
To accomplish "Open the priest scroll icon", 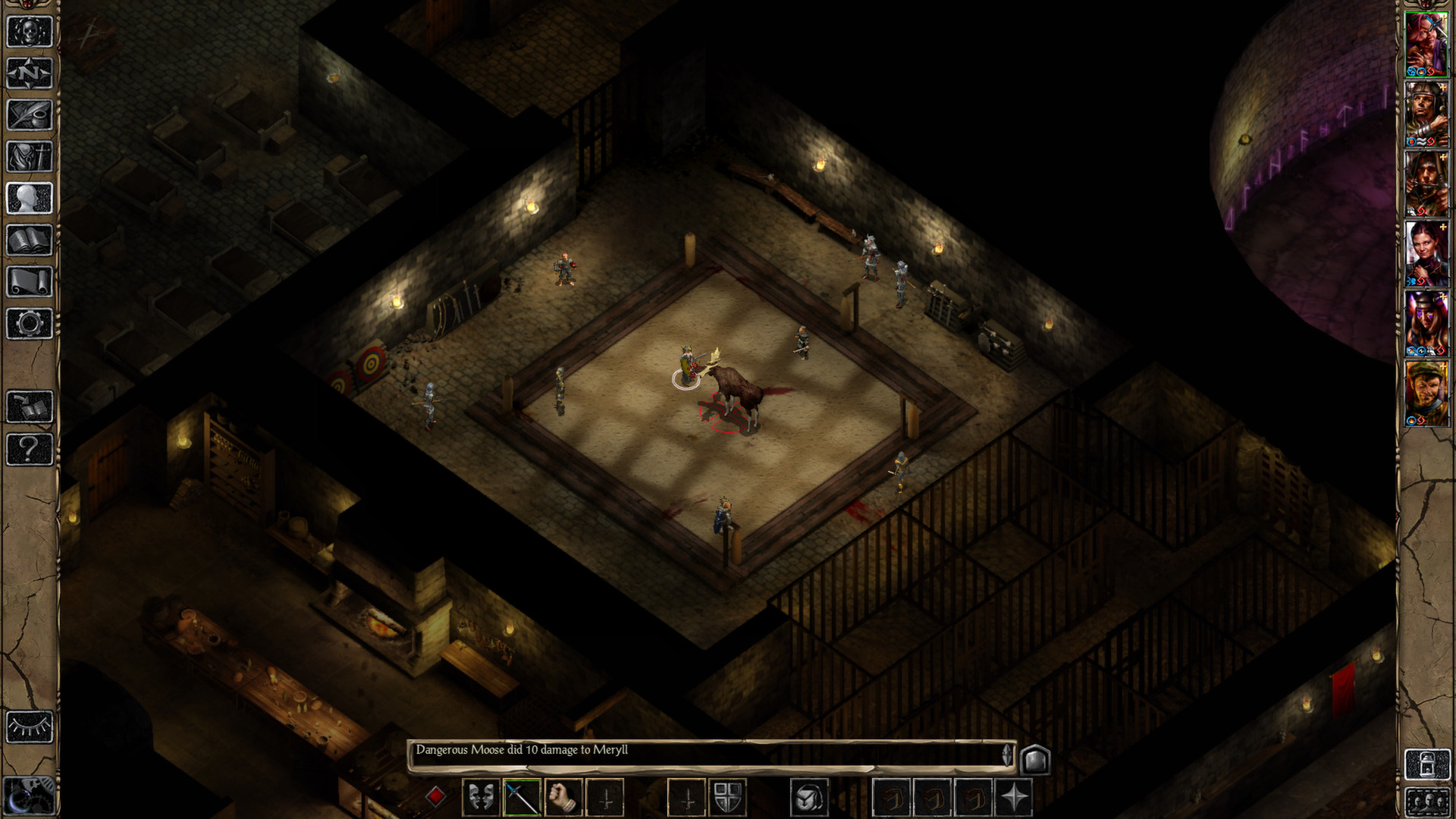I will tap(30, 282).
